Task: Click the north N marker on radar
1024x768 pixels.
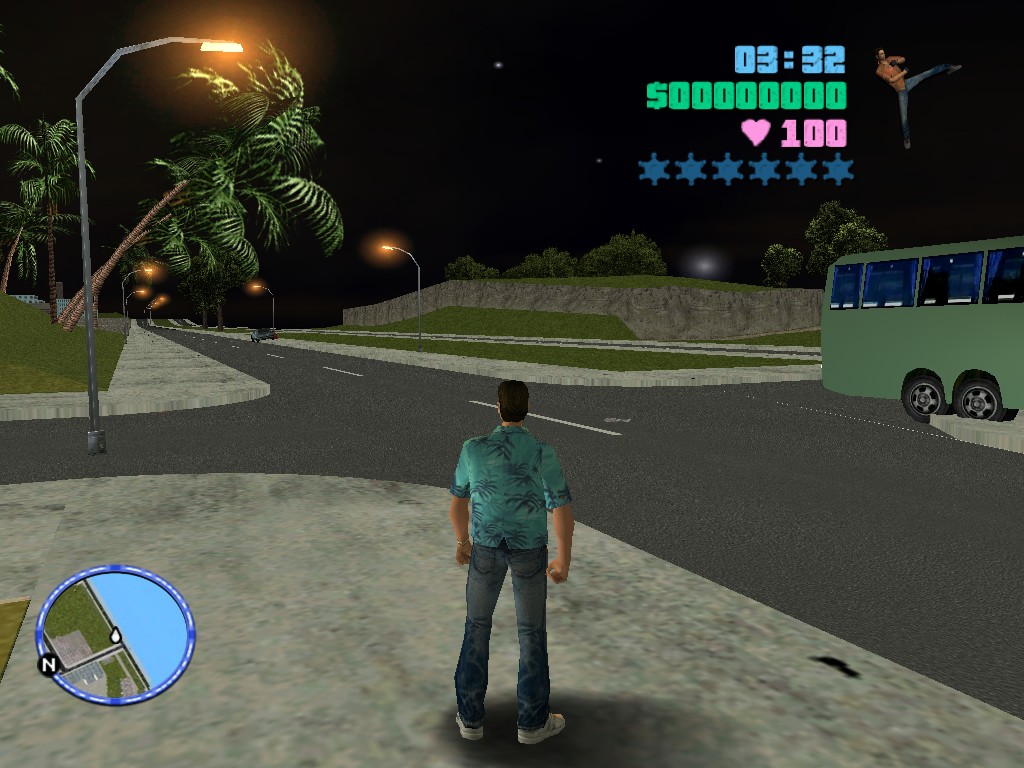Action: [x=47, y=664]
